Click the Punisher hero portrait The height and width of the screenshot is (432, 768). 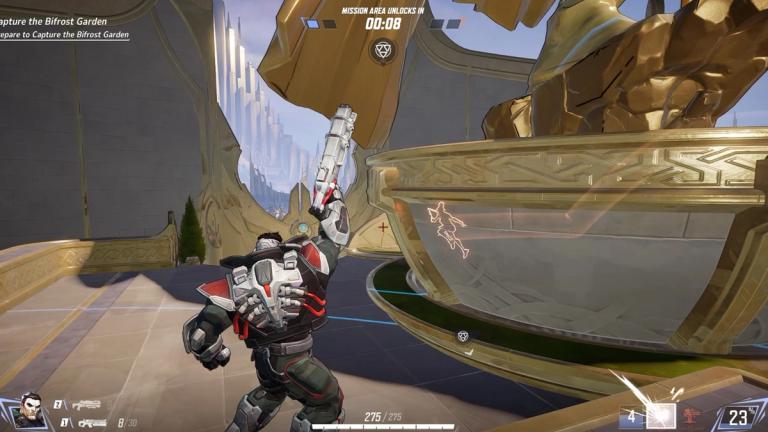point(30,411)
